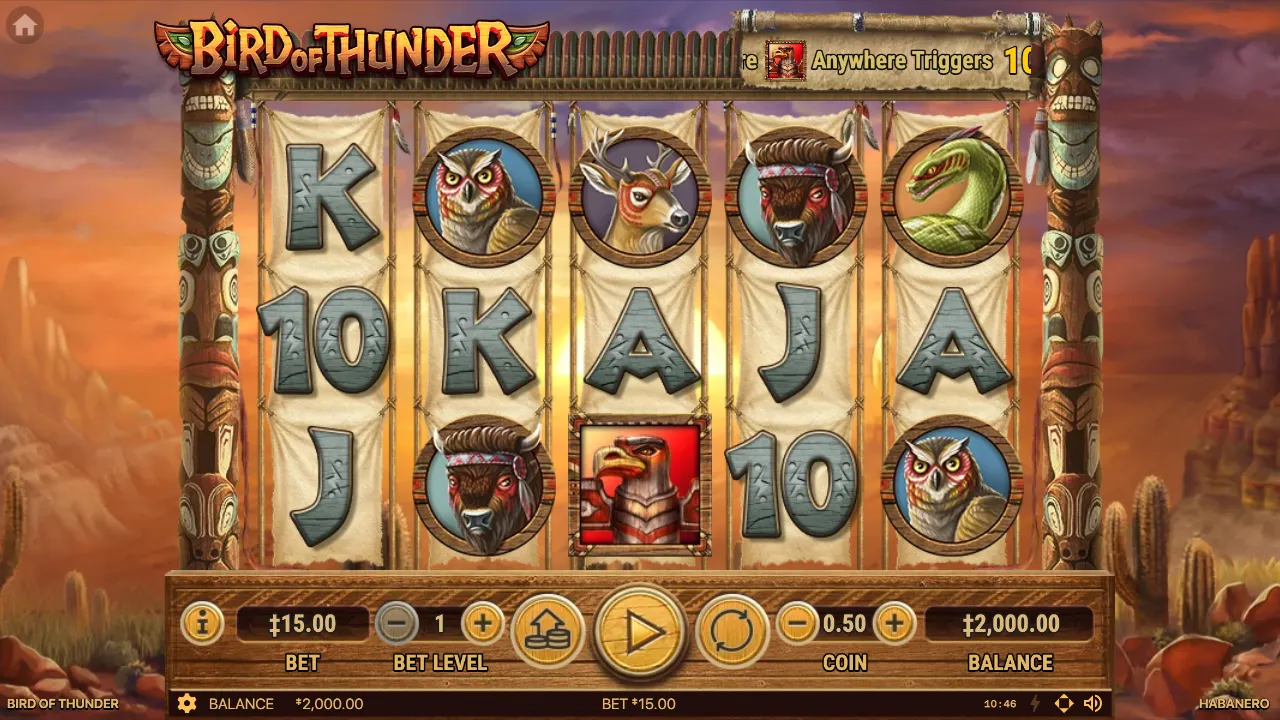
Task: Increase the bet level with plus
Action: [x=482, y=624]
